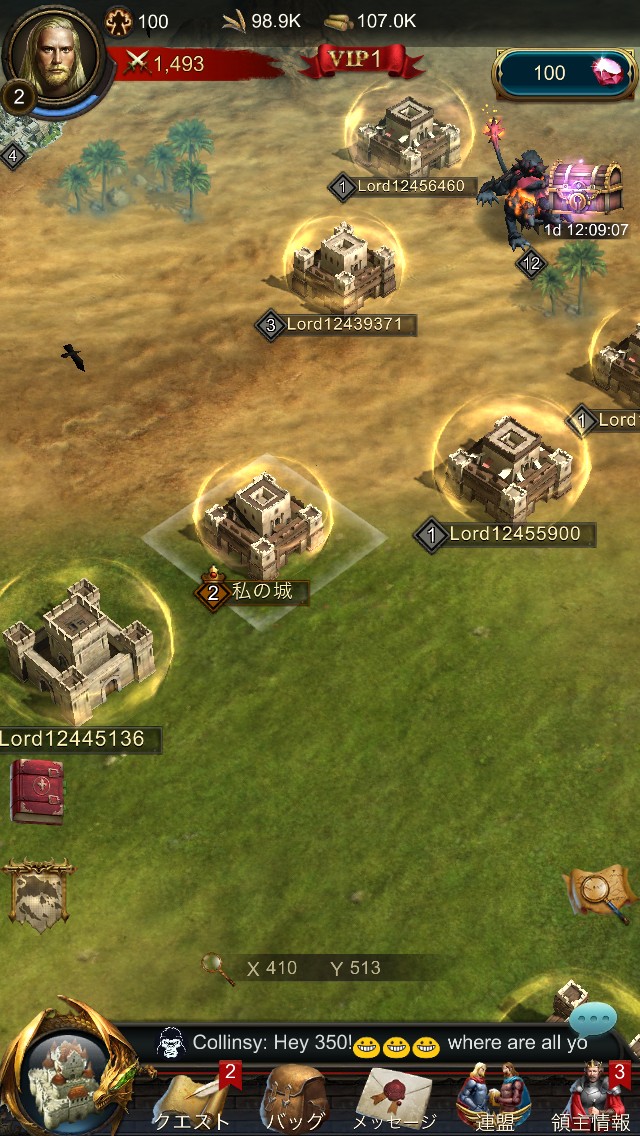Tap the VIP1 red banner
The width and height of the screenshot is (640, 1136).
click(362, 61)
